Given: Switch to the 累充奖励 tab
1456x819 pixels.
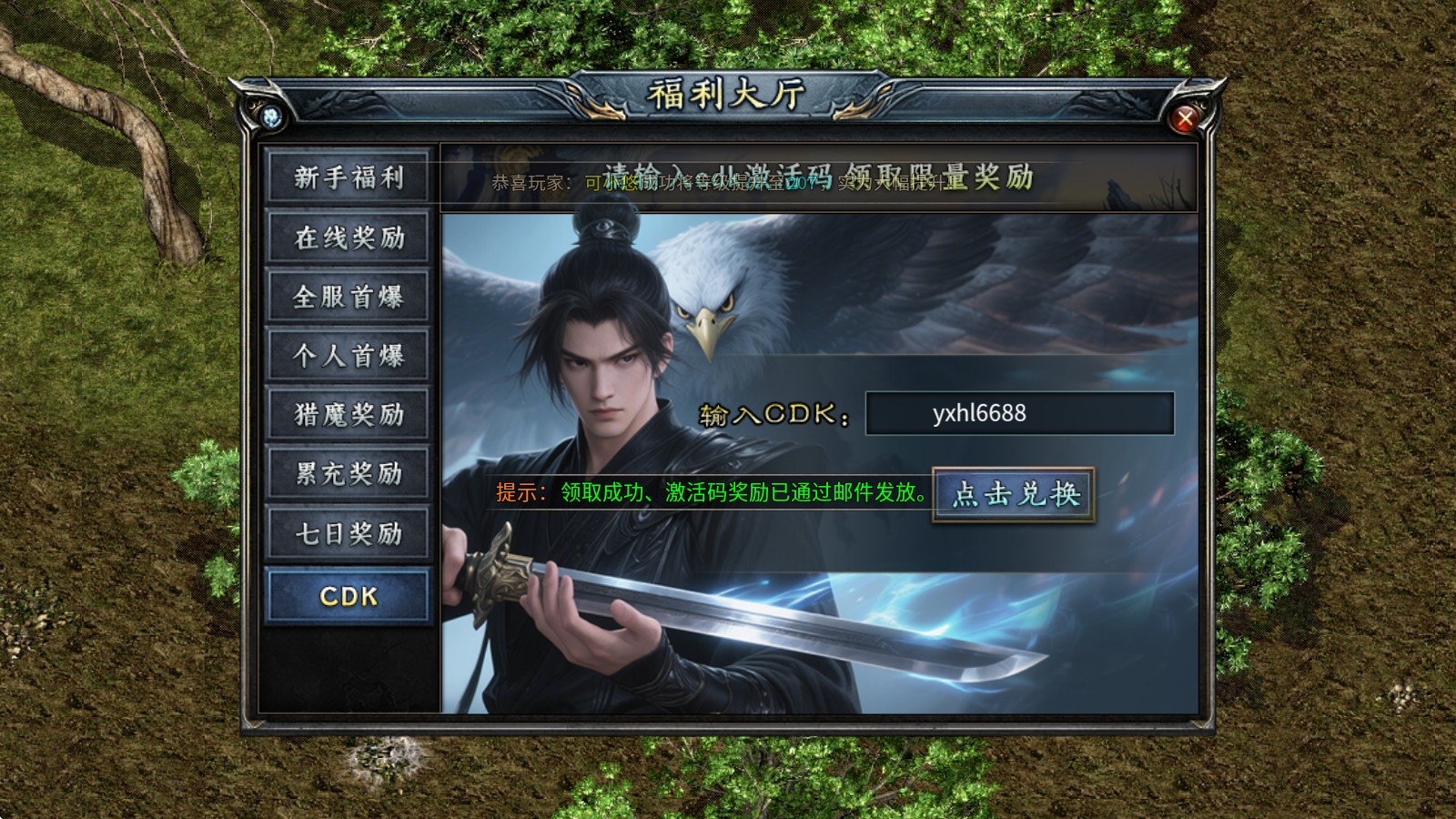Looking at the screenshot, I should click(x=348, y=473).
